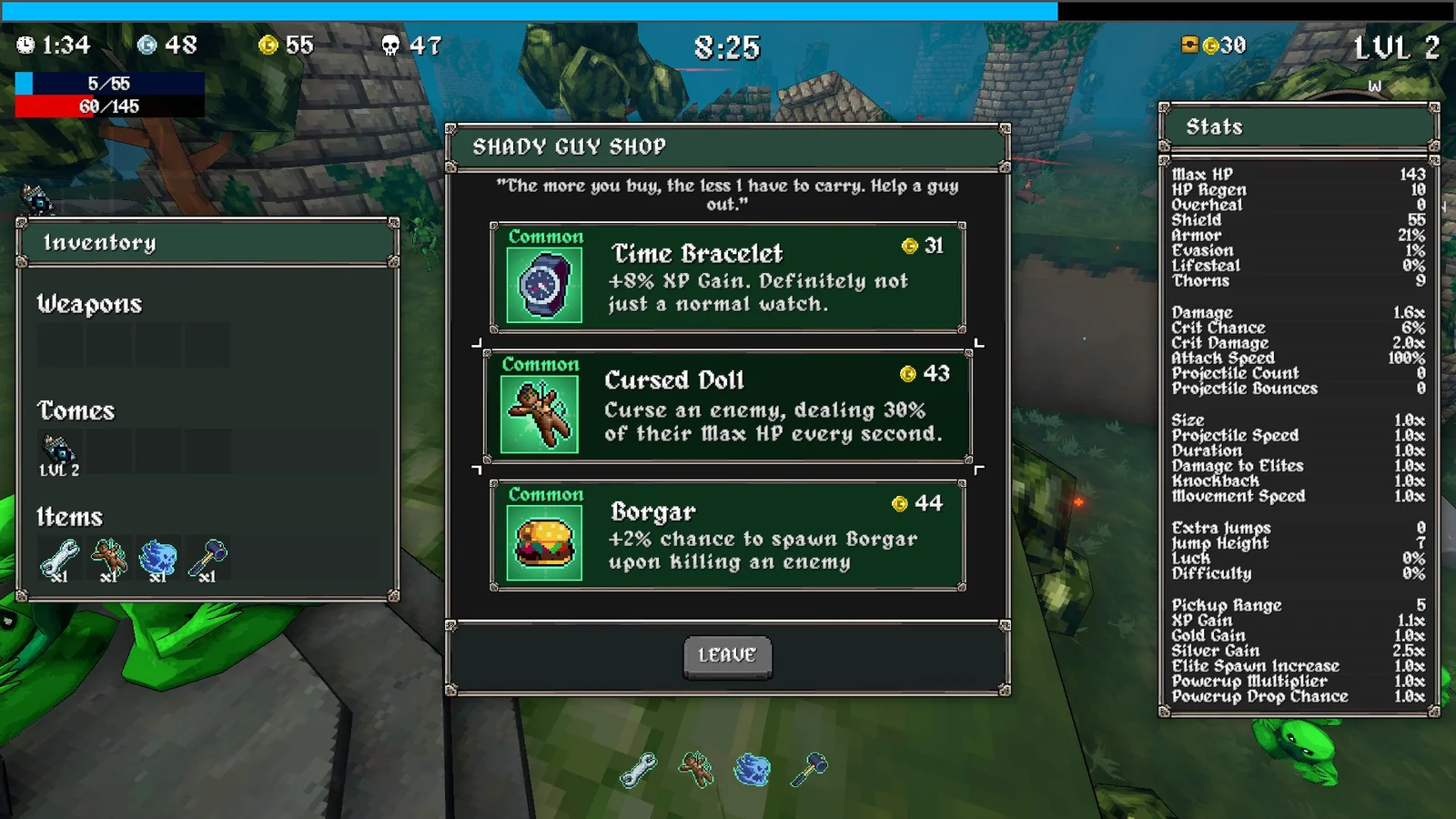
Task: Inspect the LVL 2 tome in Inventory
Action: coord(59,454)
